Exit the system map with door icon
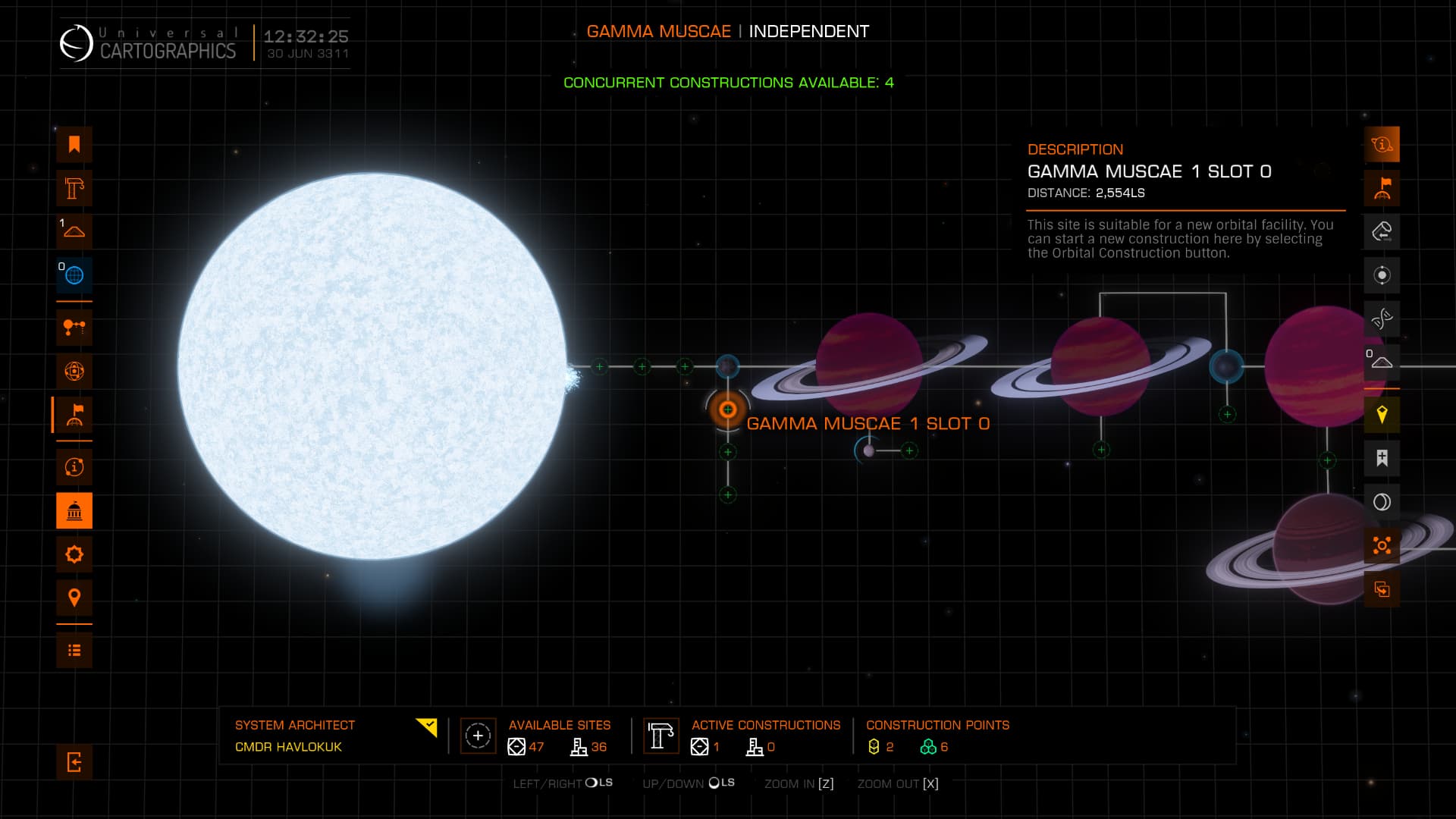This screenshot has height=819, width=1456. (x=74, y=762)
